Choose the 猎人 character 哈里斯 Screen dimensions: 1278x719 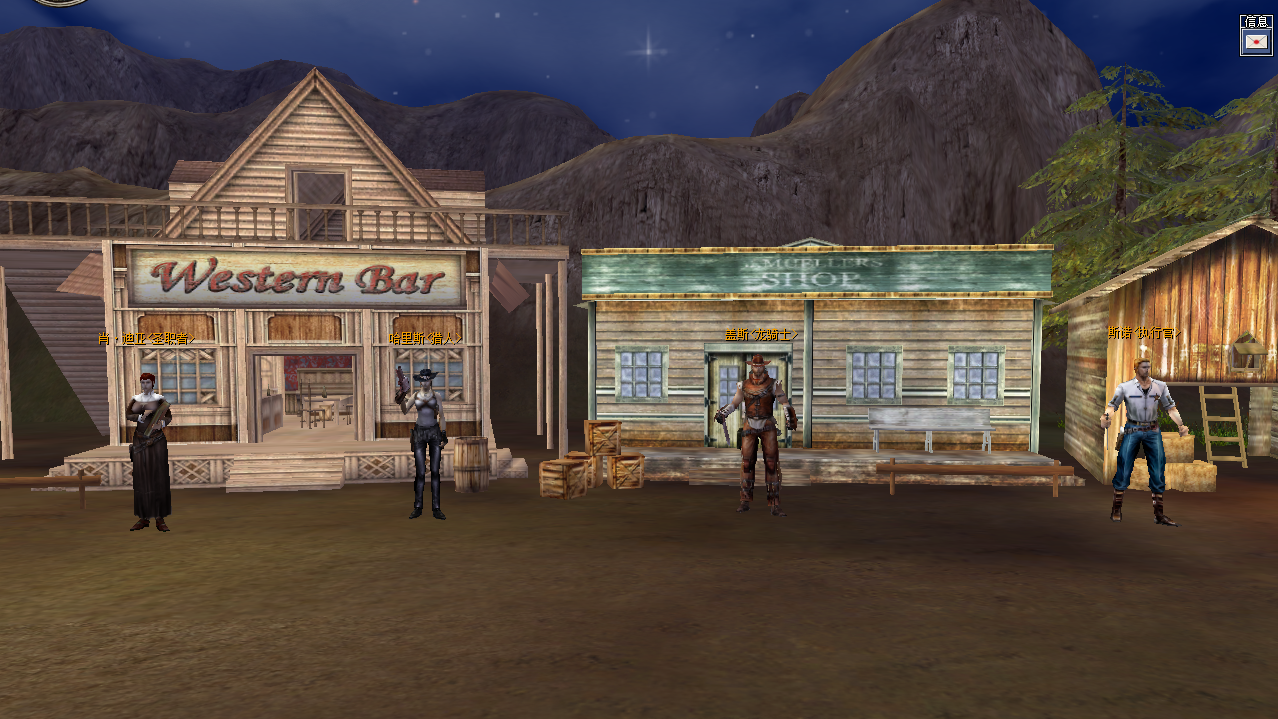(x=427, y=443)
